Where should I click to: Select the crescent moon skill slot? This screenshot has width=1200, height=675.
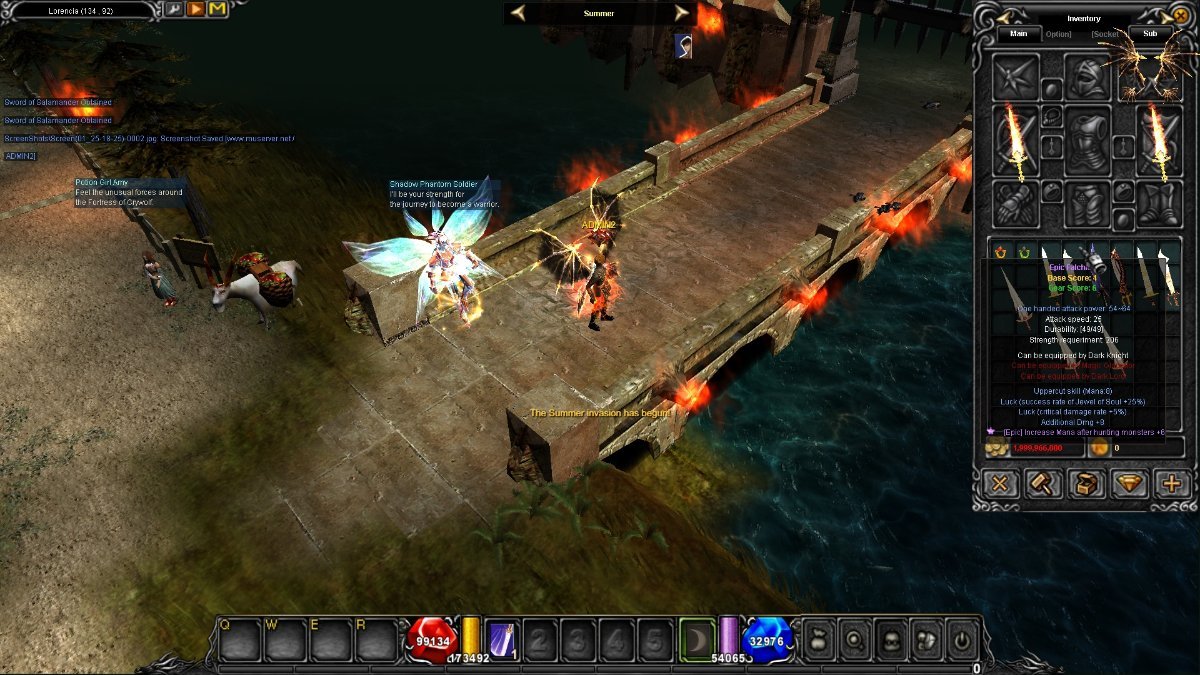coord(697,638)
